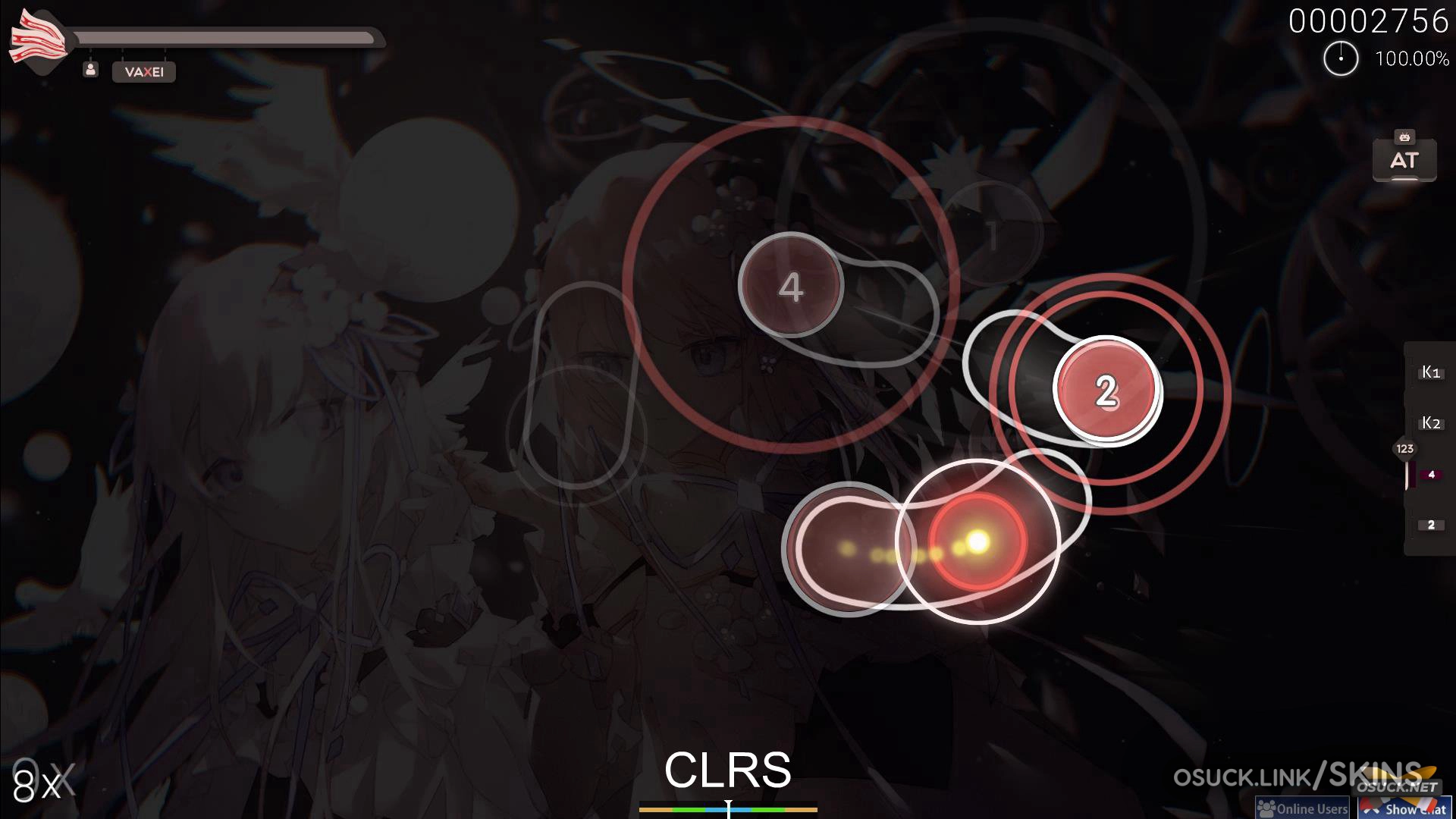Hit the circle numbered 2

[x=1106, y=390]
